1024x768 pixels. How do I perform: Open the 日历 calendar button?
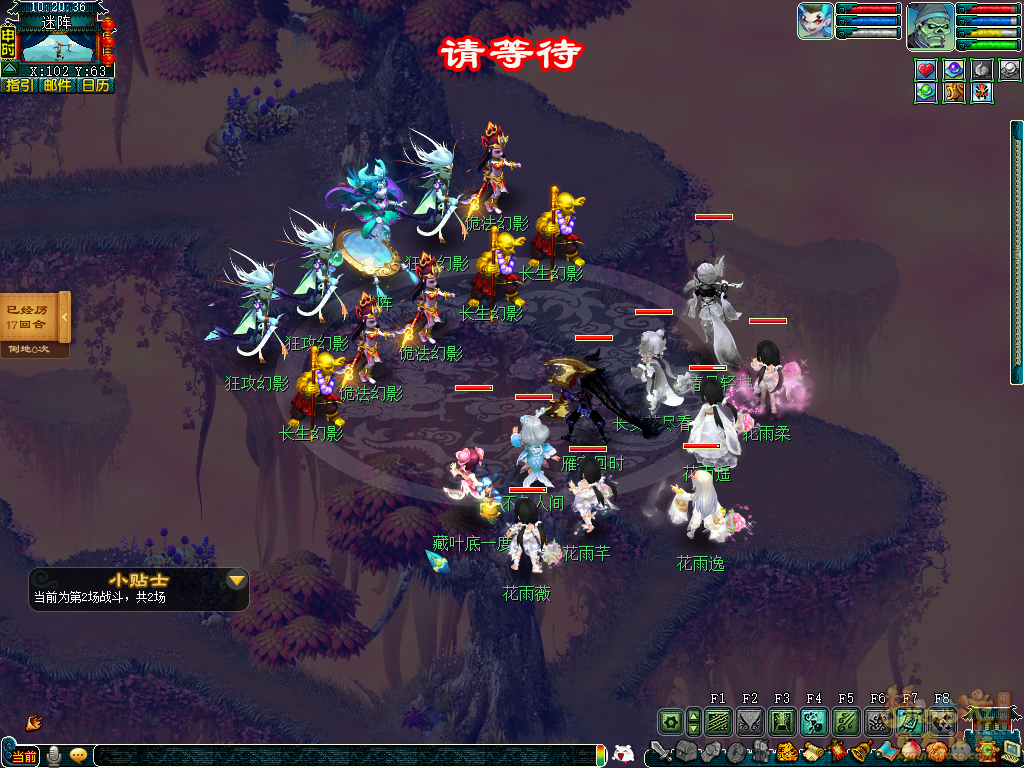(x=96, y=86)
